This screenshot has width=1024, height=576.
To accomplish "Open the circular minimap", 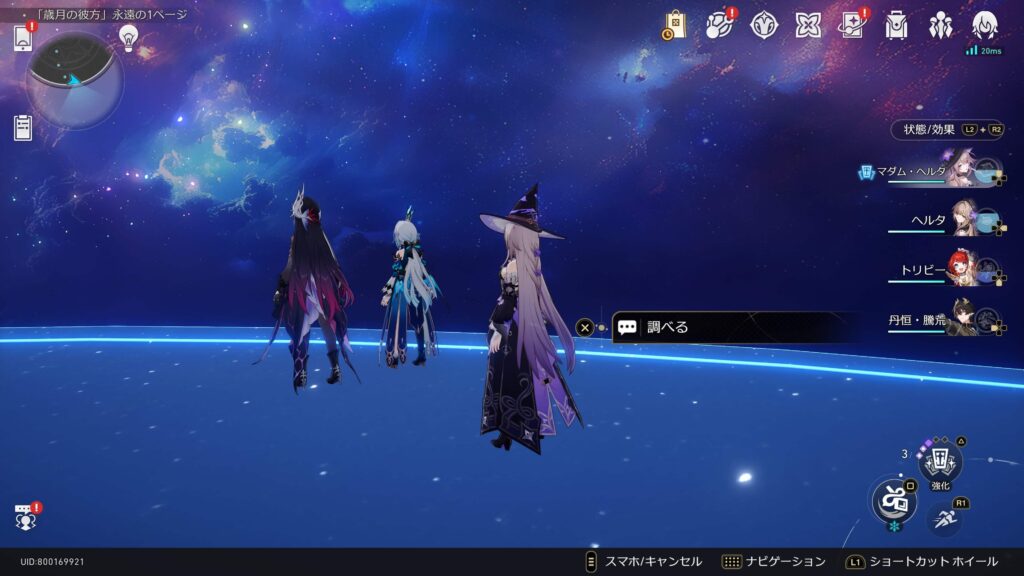I will 74,80.
